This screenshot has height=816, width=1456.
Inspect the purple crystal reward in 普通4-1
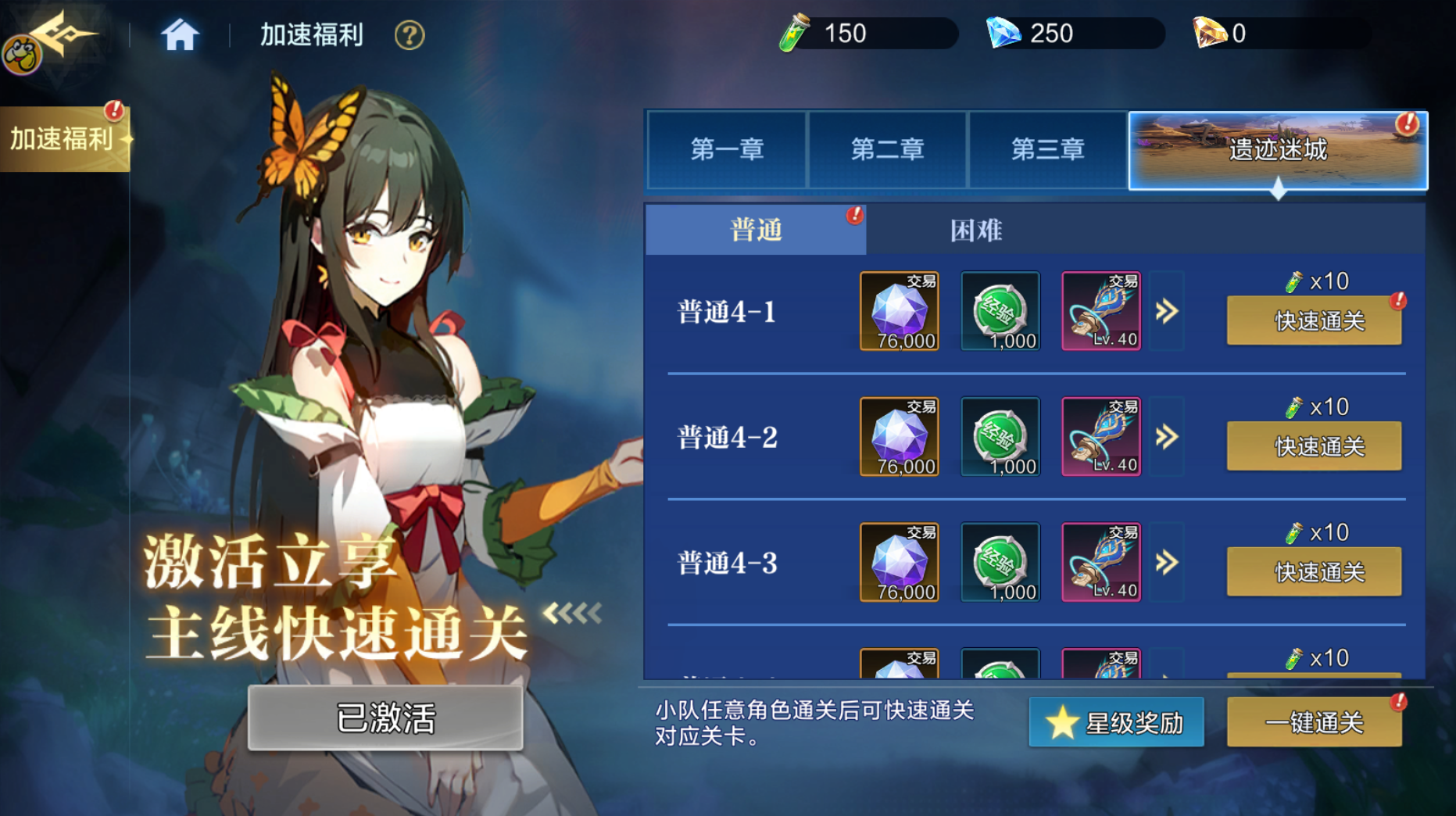point(899,311)
